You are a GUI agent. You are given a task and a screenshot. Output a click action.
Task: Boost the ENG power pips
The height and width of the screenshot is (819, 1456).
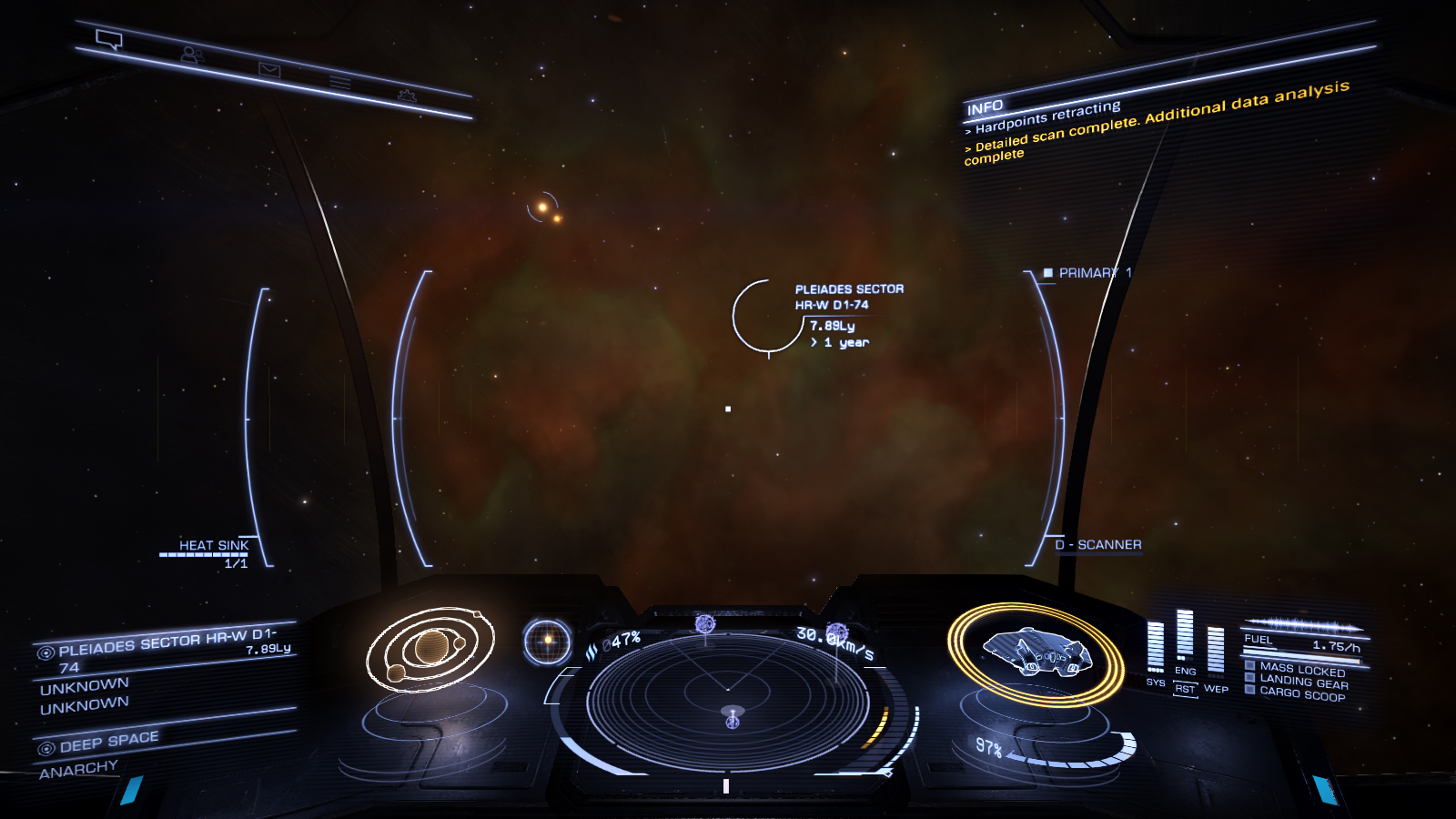click(x=1185, y=637)
